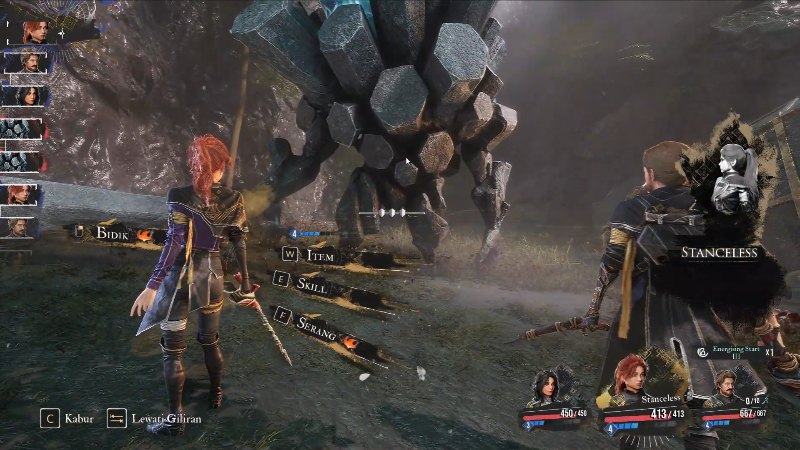Select the Bidik aim command
The image size is (800, 450).
point(115,233)
